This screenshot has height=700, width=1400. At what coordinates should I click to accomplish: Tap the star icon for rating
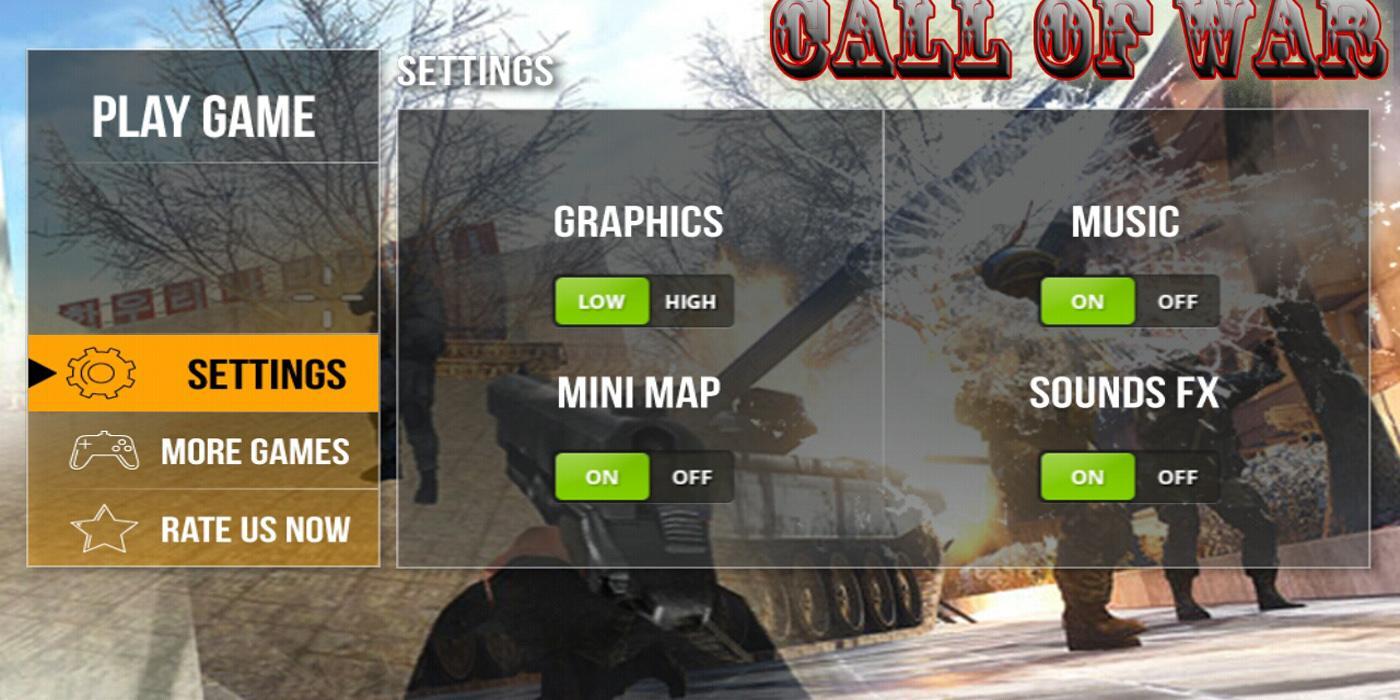click(104, 529)
